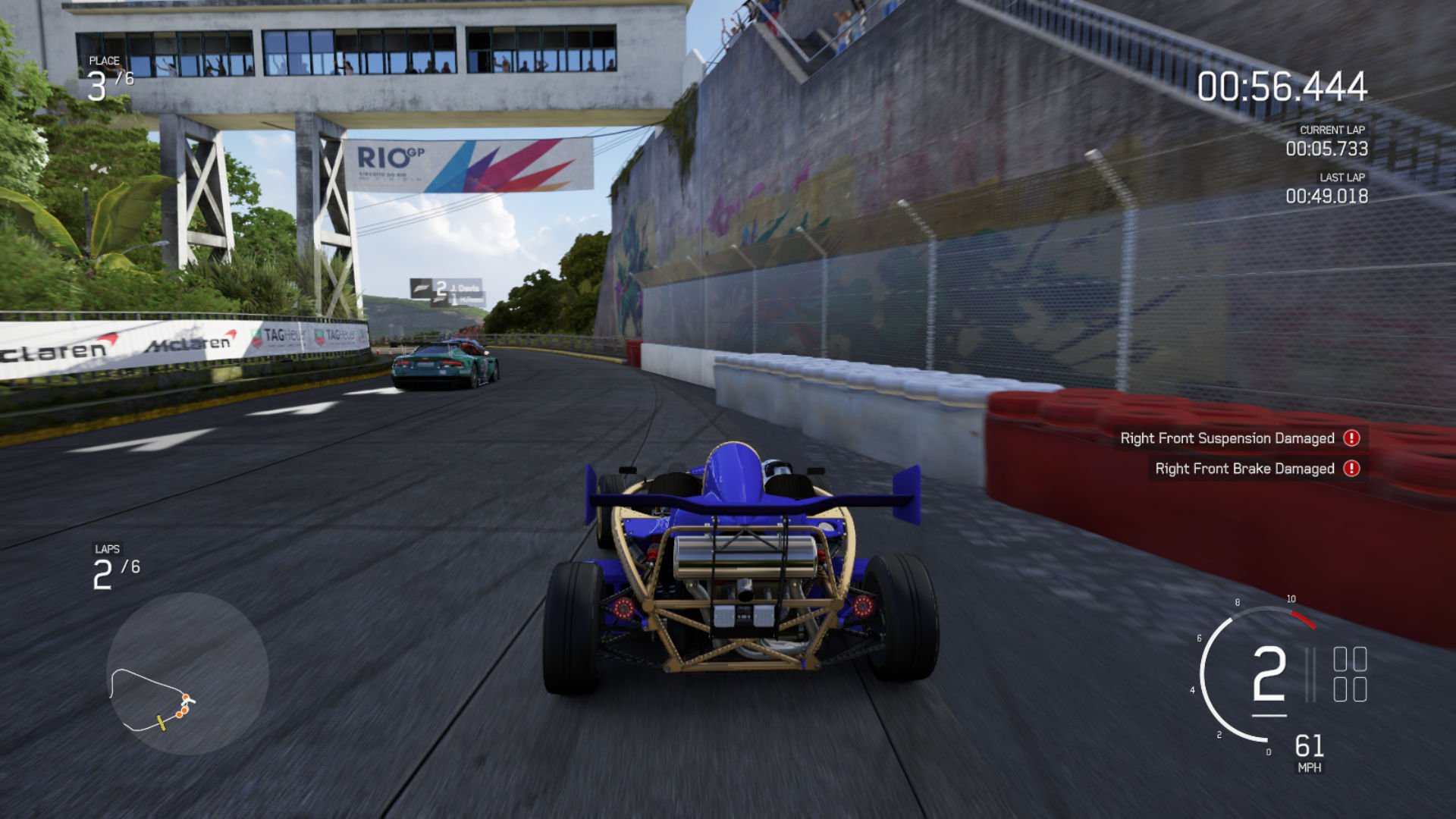Select the gear indicator showing 2
Viewport: 1456px width, 819px height.
[x=1268, y=674]
